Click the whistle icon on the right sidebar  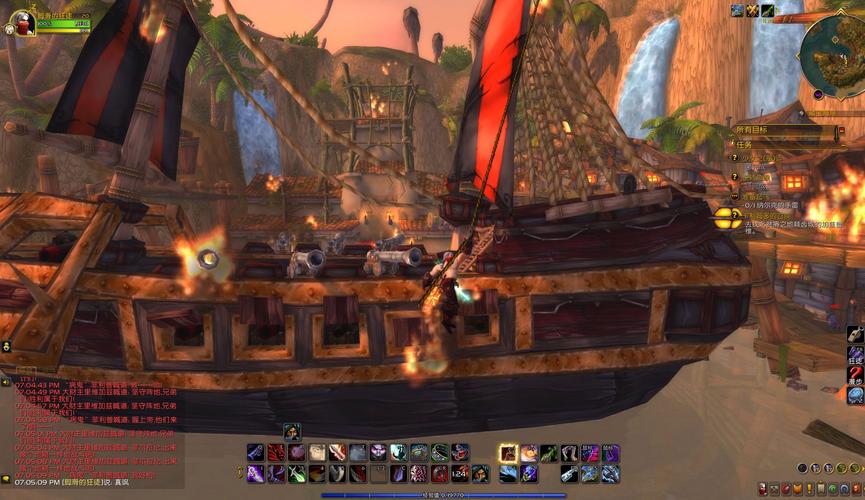tap(855, 335)
